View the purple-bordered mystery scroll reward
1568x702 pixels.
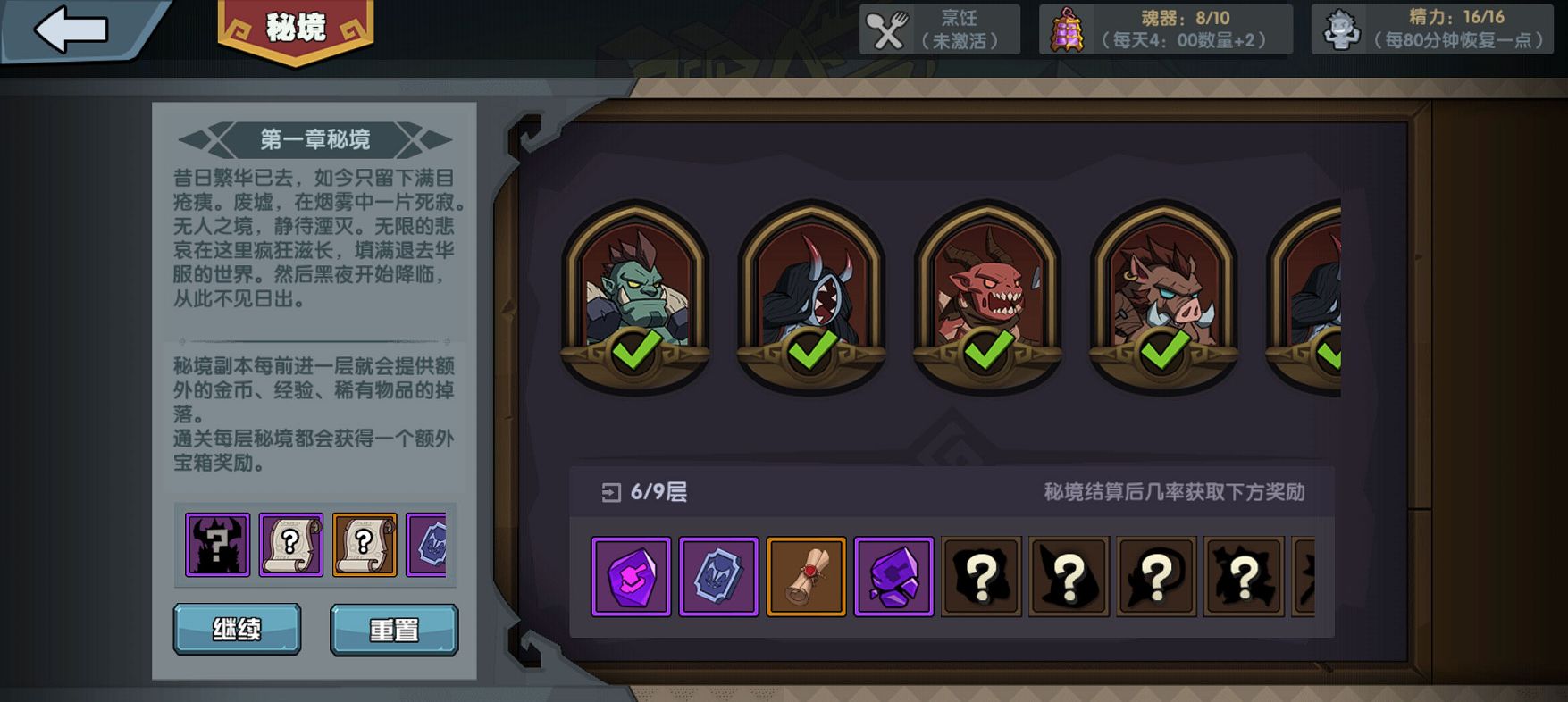(290, 544)
